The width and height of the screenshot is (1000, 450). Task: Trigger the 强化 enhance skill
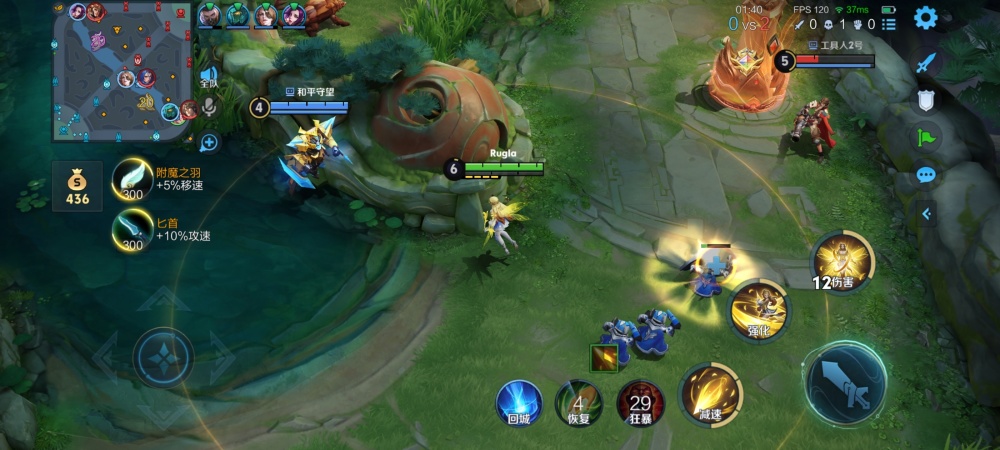(759, 309)
